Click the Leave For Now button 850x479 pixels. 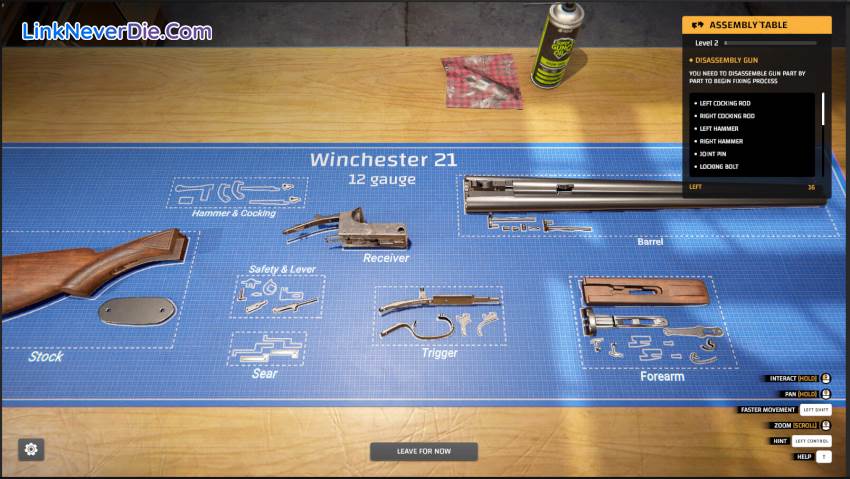(x=424, y=451)
